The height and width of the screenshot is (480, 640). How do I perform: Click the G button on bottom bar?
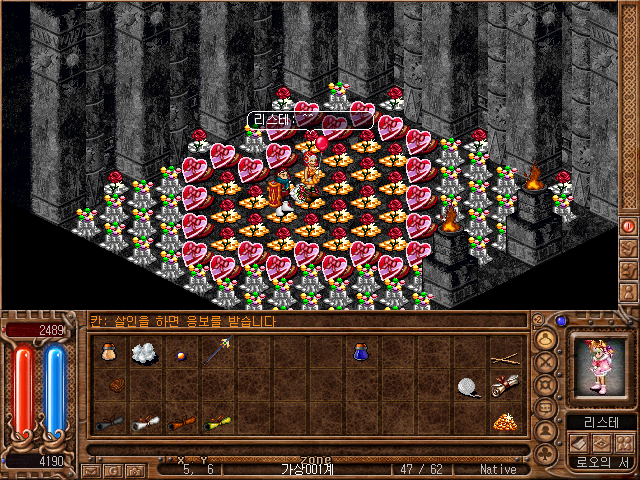113,469
